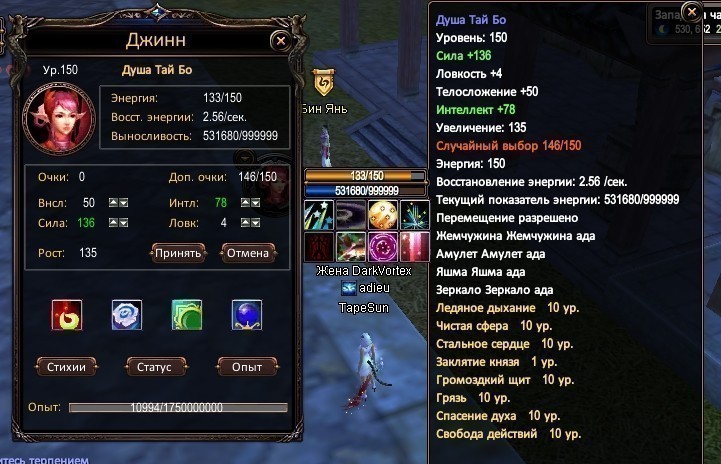Decrease the Внсл stat by one
The height and width of the screenshot is (464, 721).
click(x=124, y=203)
